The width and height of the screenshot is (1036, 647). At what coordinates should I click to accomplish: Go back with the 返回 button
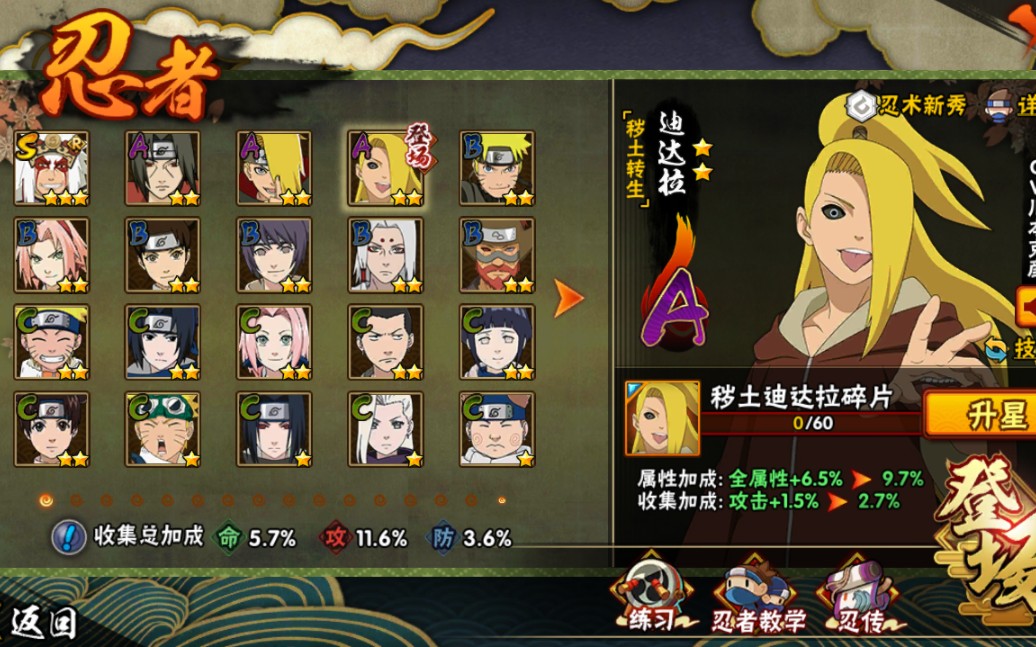click(x=42, y=622)
